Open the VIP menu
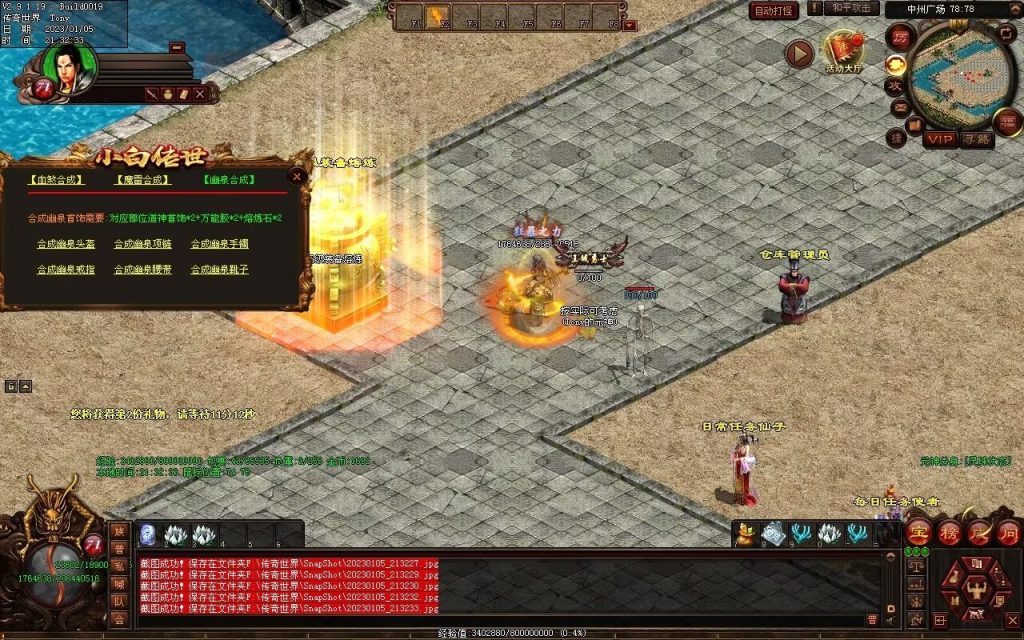 939,138
